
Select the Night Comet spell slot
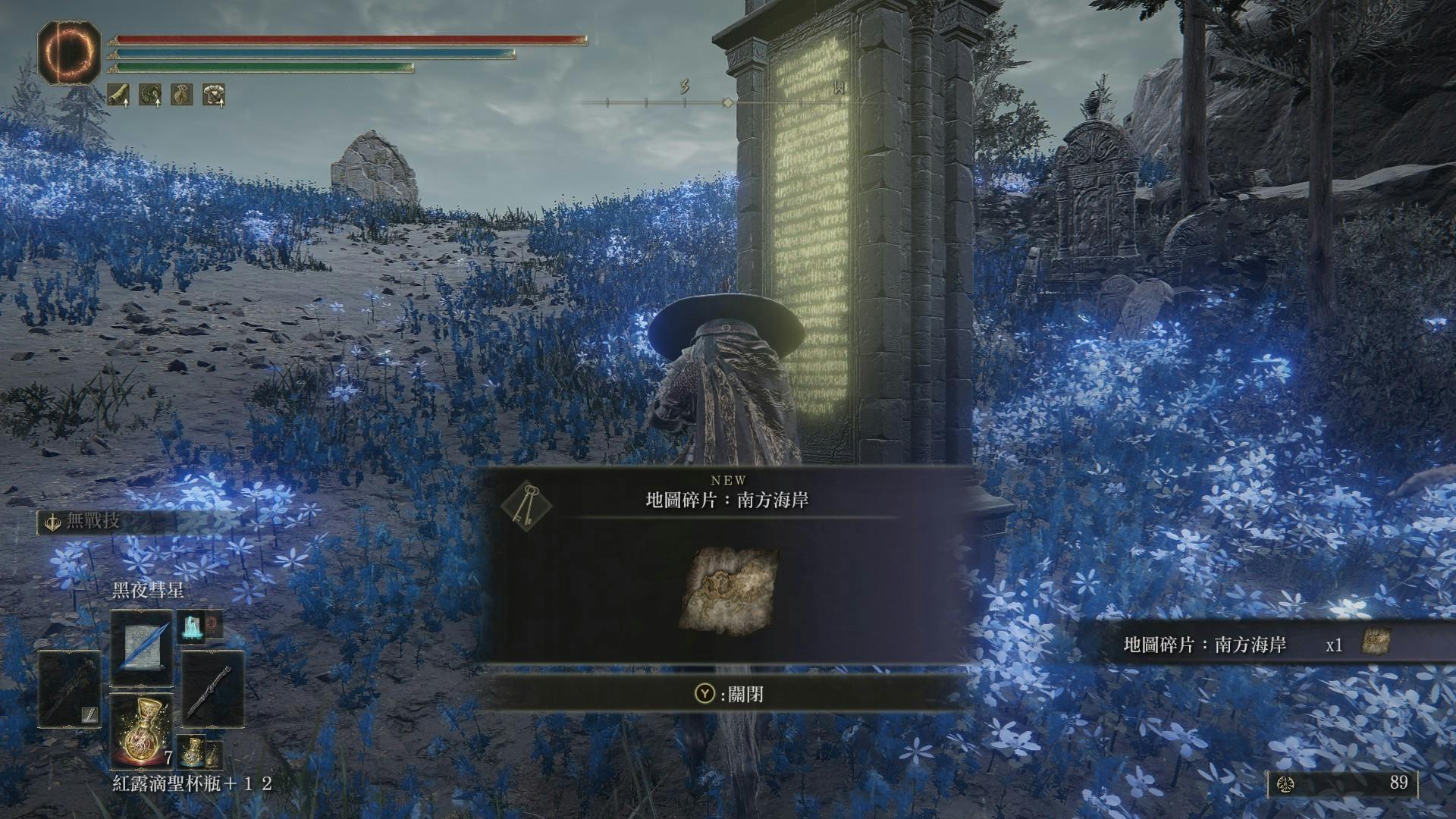tap(142, 648)
